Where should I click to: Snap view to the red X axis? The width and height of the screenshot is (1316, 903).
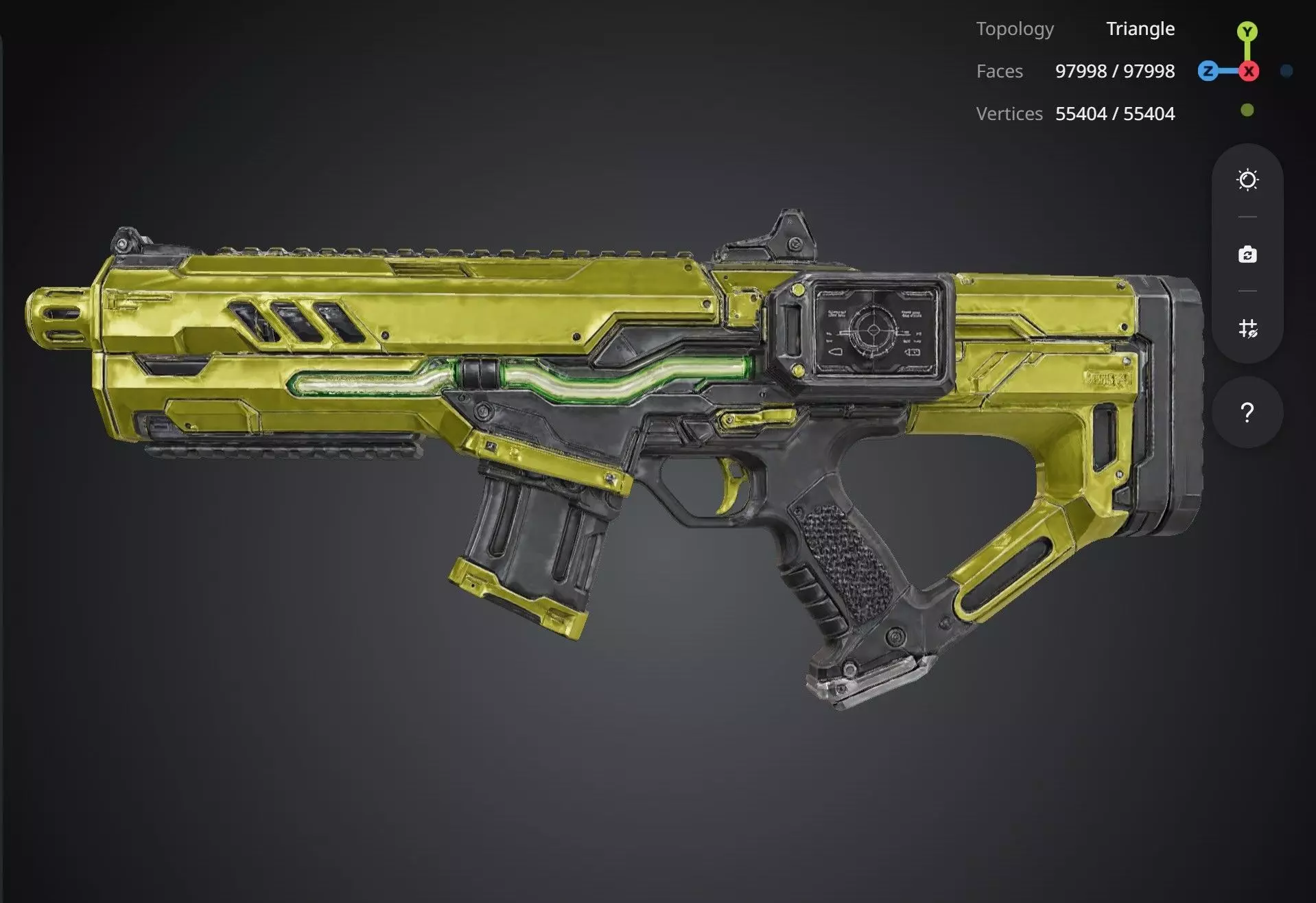(1249, 71)
